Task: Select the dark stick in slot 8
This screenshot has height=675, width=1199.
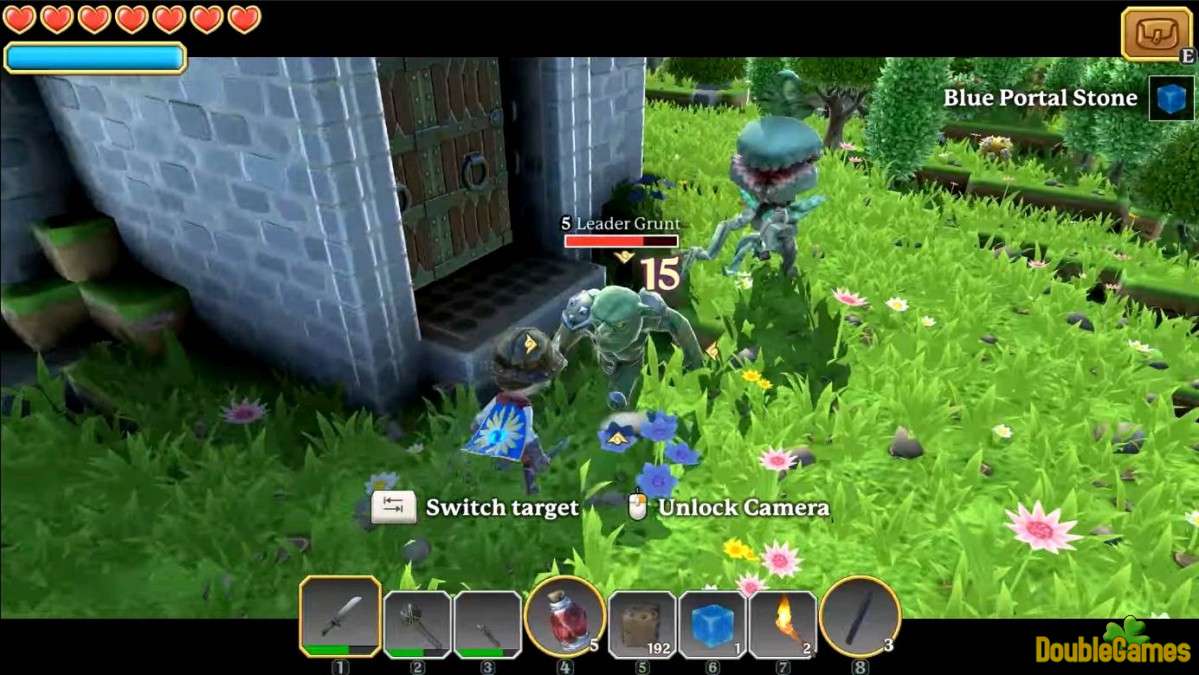Action: 859,617
